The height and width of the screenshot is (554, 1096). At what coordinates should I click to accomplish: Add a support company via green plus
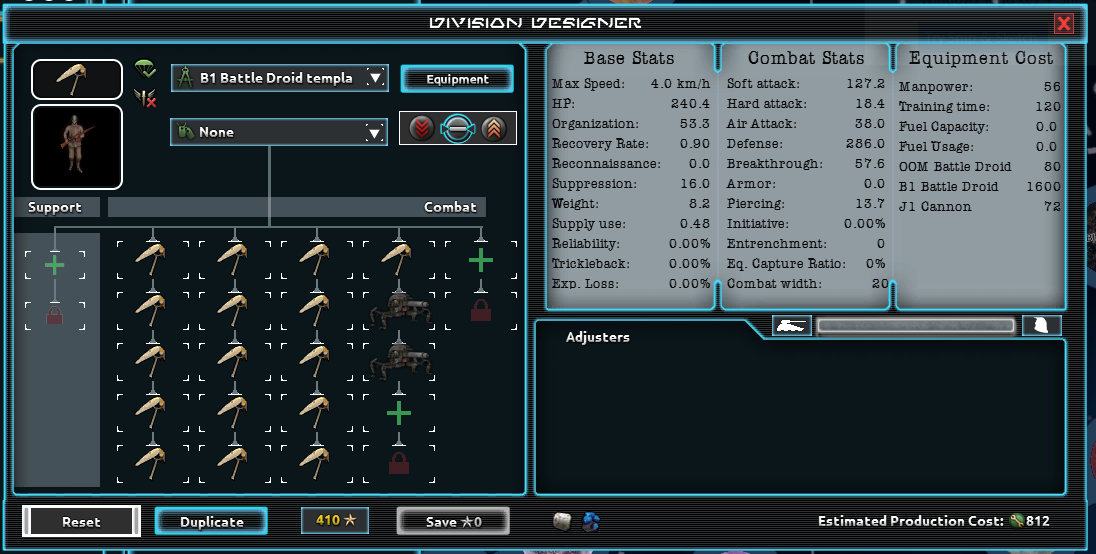coord(55,265)
